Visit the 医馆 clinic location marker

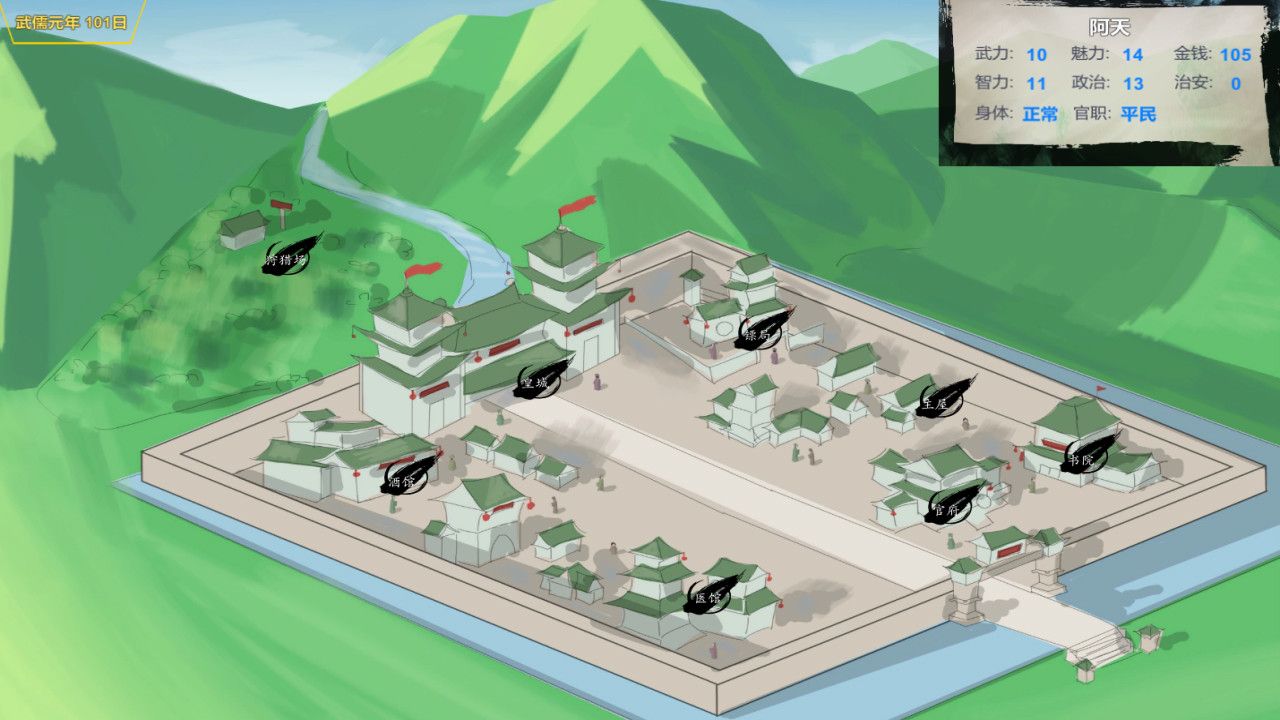coord(706,598)
